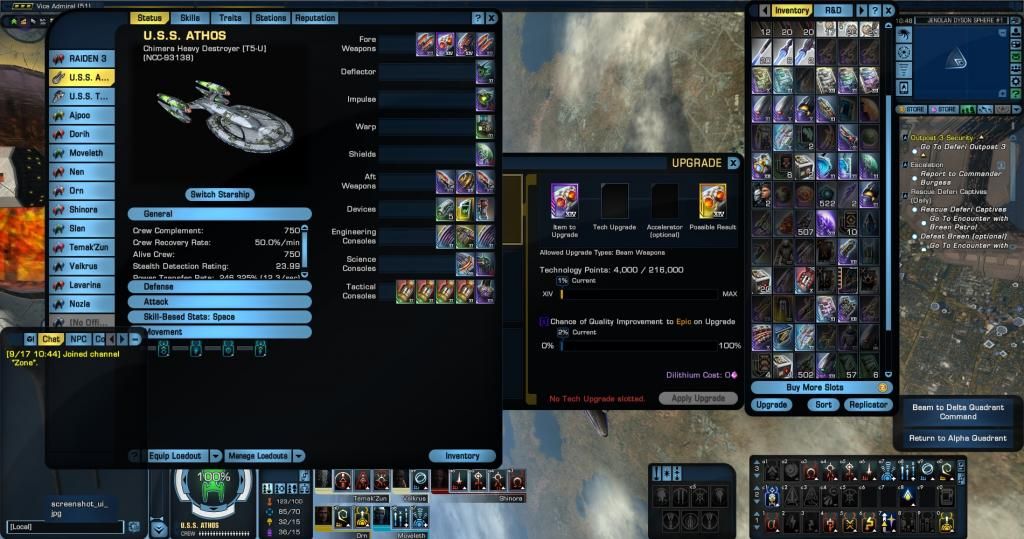Switch to the R&D tab
Screen dimensions: 1024x539
[x=832, y=10]
